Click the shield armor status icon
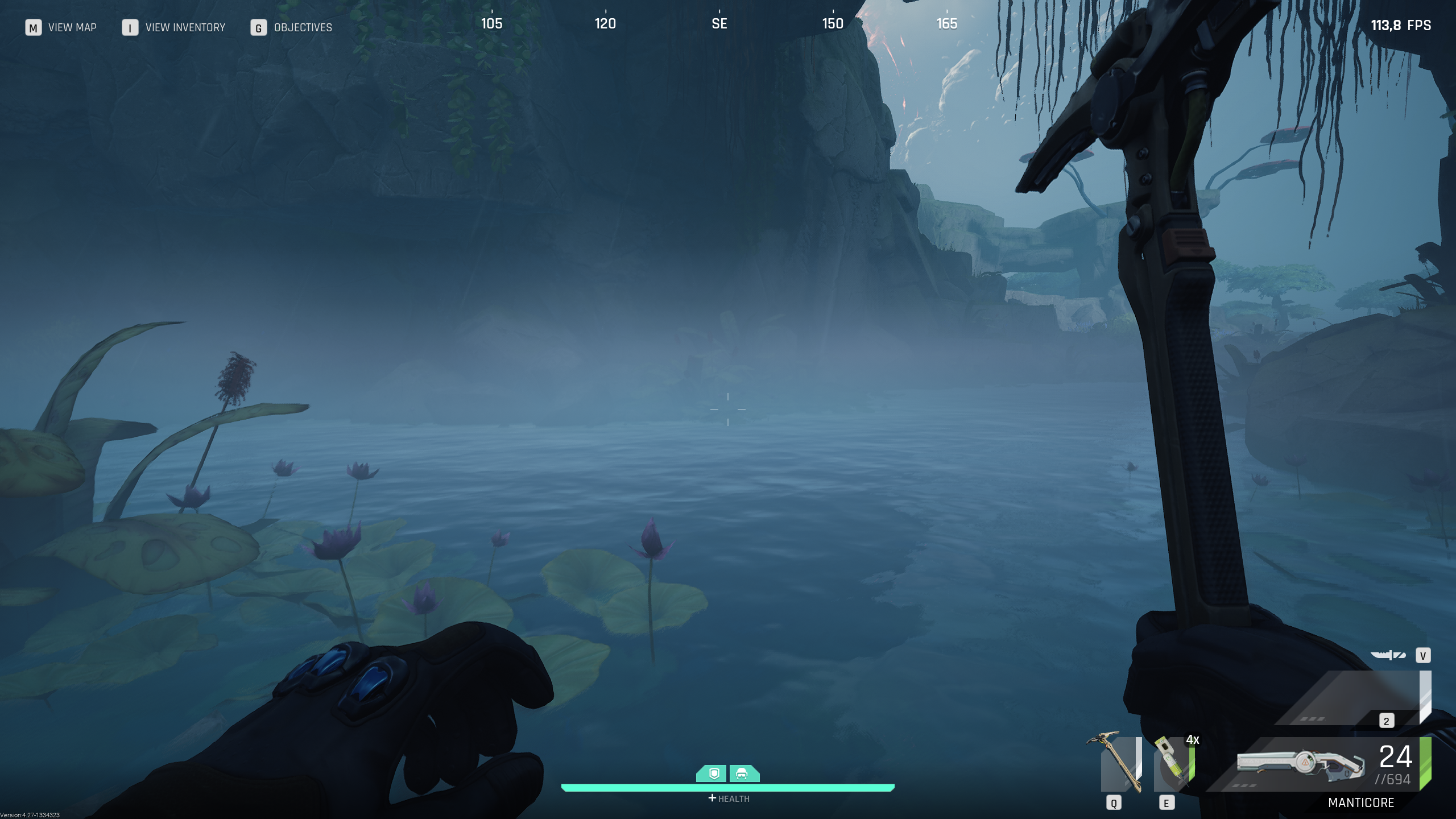The width and height of the screenshot is (1456, 819). click(x=713, y=773)
